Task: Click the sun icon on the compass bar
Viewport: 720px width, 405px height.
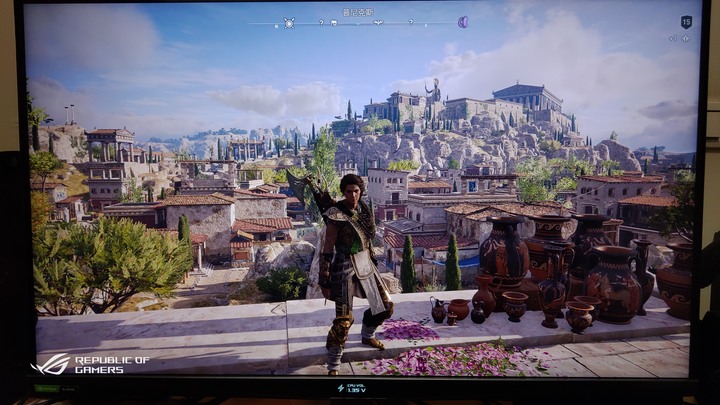Action: [x=289, y=22]
